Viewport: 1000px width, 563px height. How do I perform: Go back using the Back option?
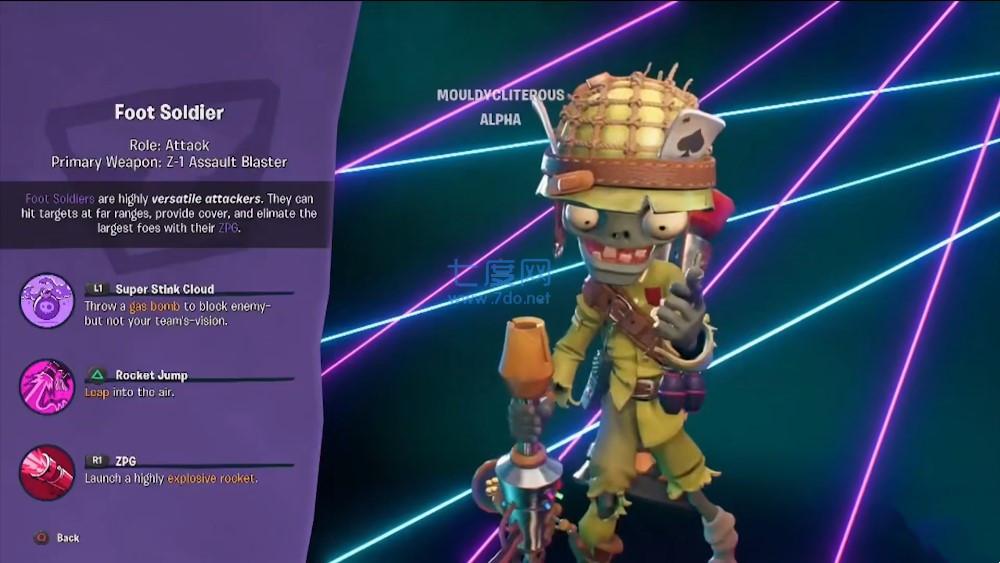tap(58, 538)
